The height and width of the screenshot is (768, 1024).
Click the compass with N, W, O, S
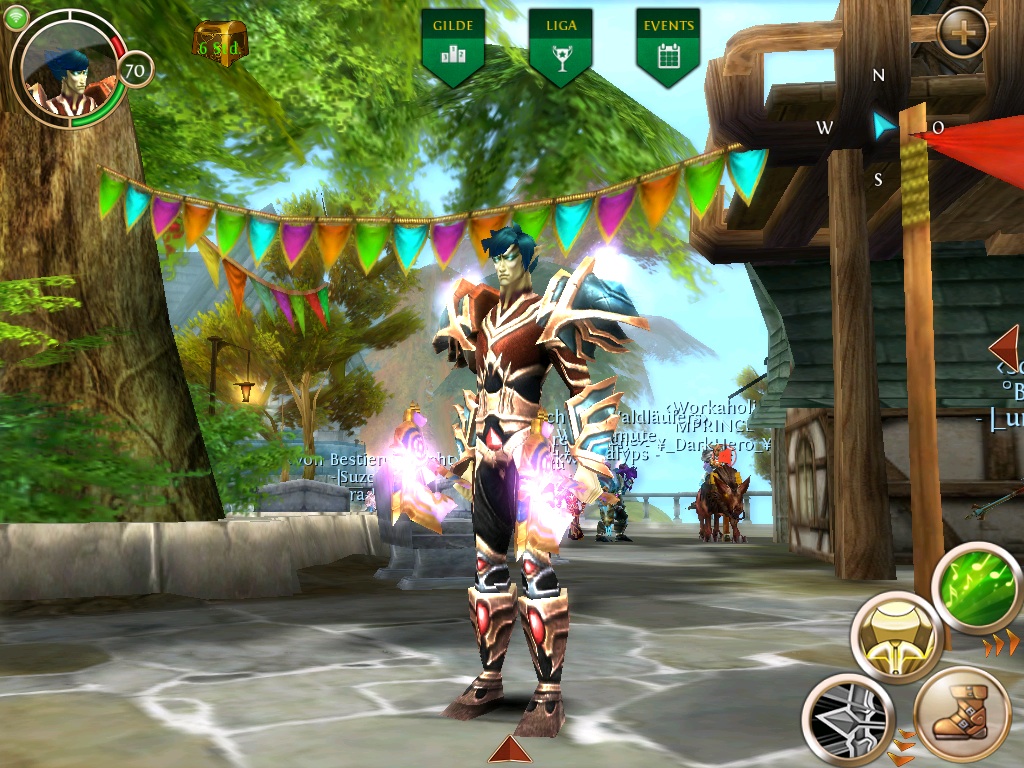880,127
